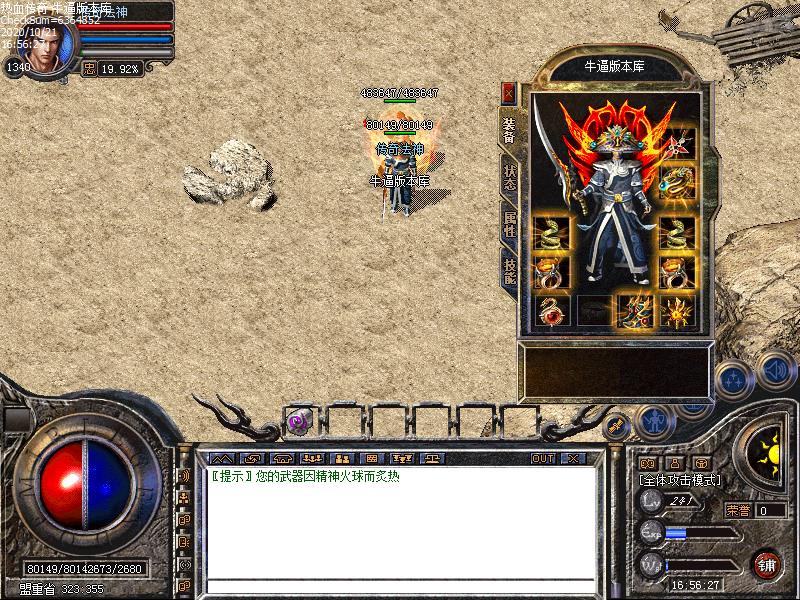Select the ornate boots equipment slot
The image size is (800, 600).
pyautogui.click(x=635, y=310)
